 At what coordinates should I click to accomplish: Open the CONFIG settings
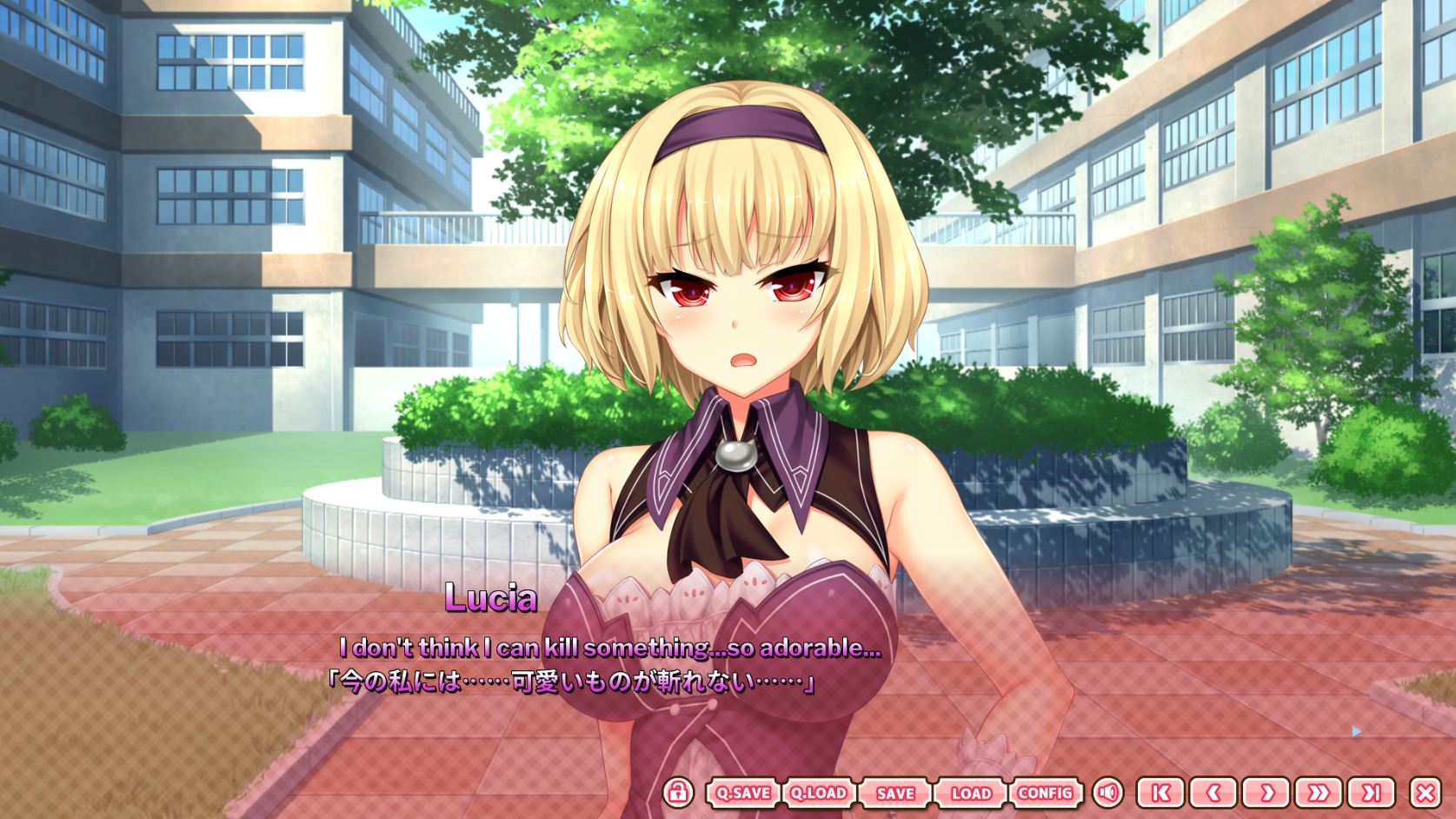[1047, 793]
